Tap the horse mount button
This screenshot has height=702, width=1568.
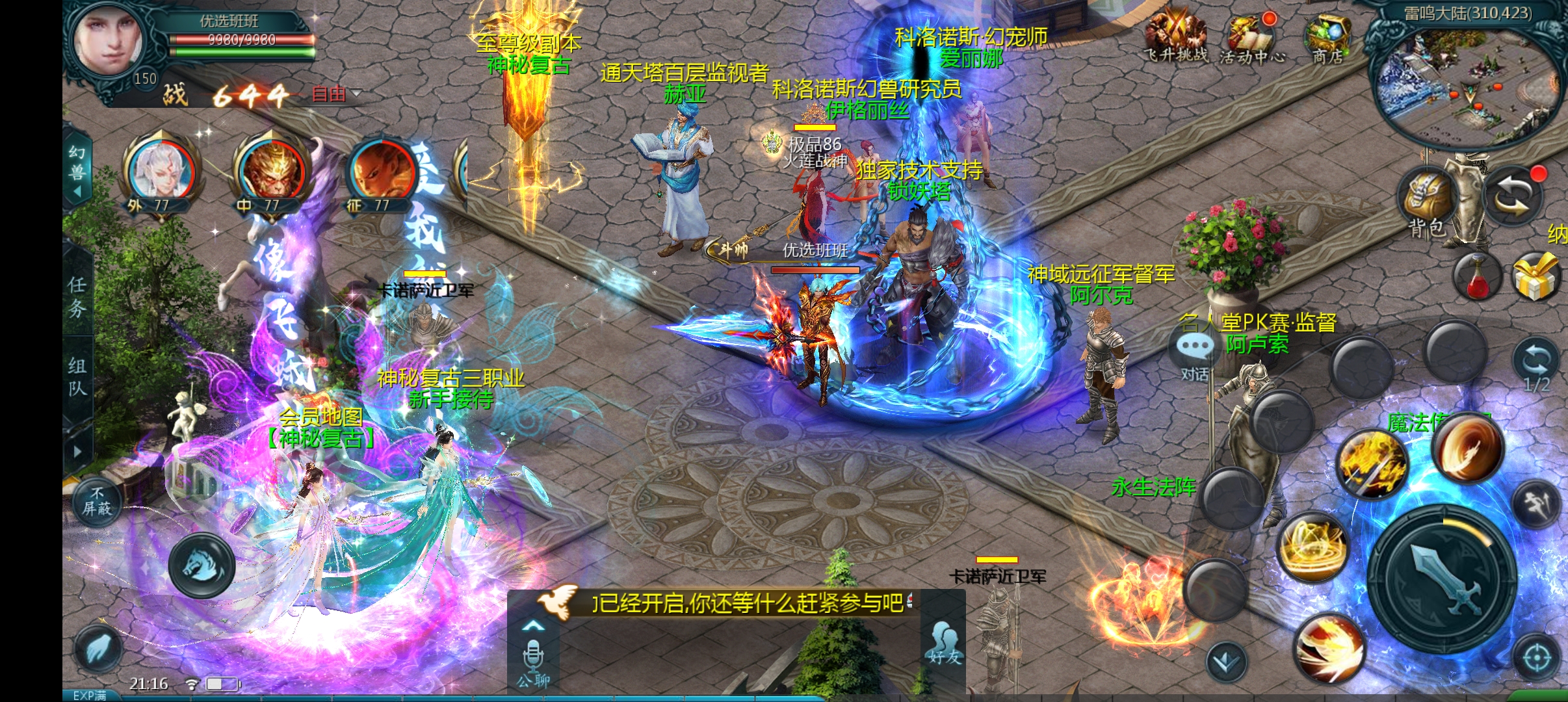202,564
